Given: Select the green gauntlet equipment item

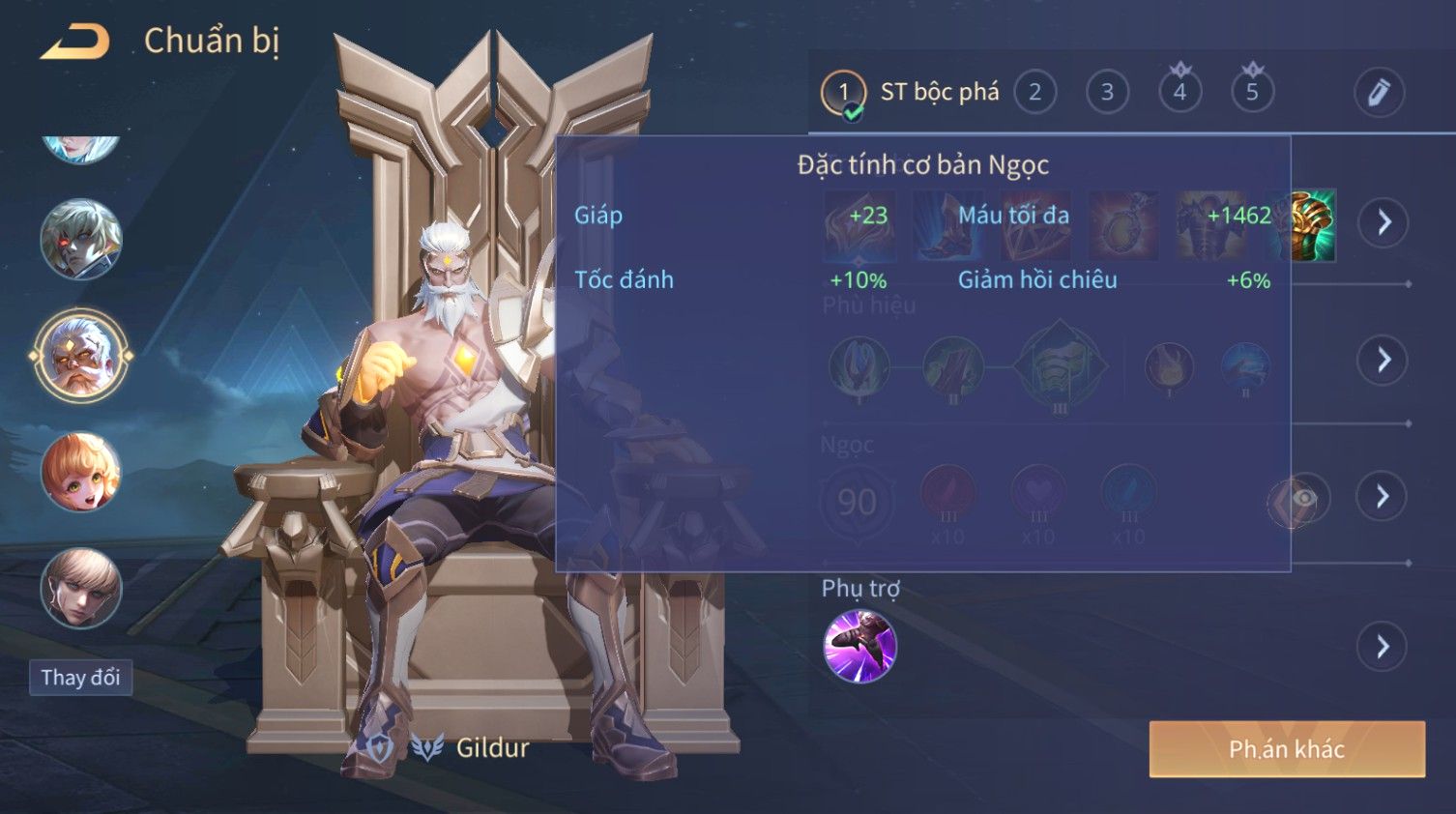Looking at the screenshot, I should [1312, 224].
